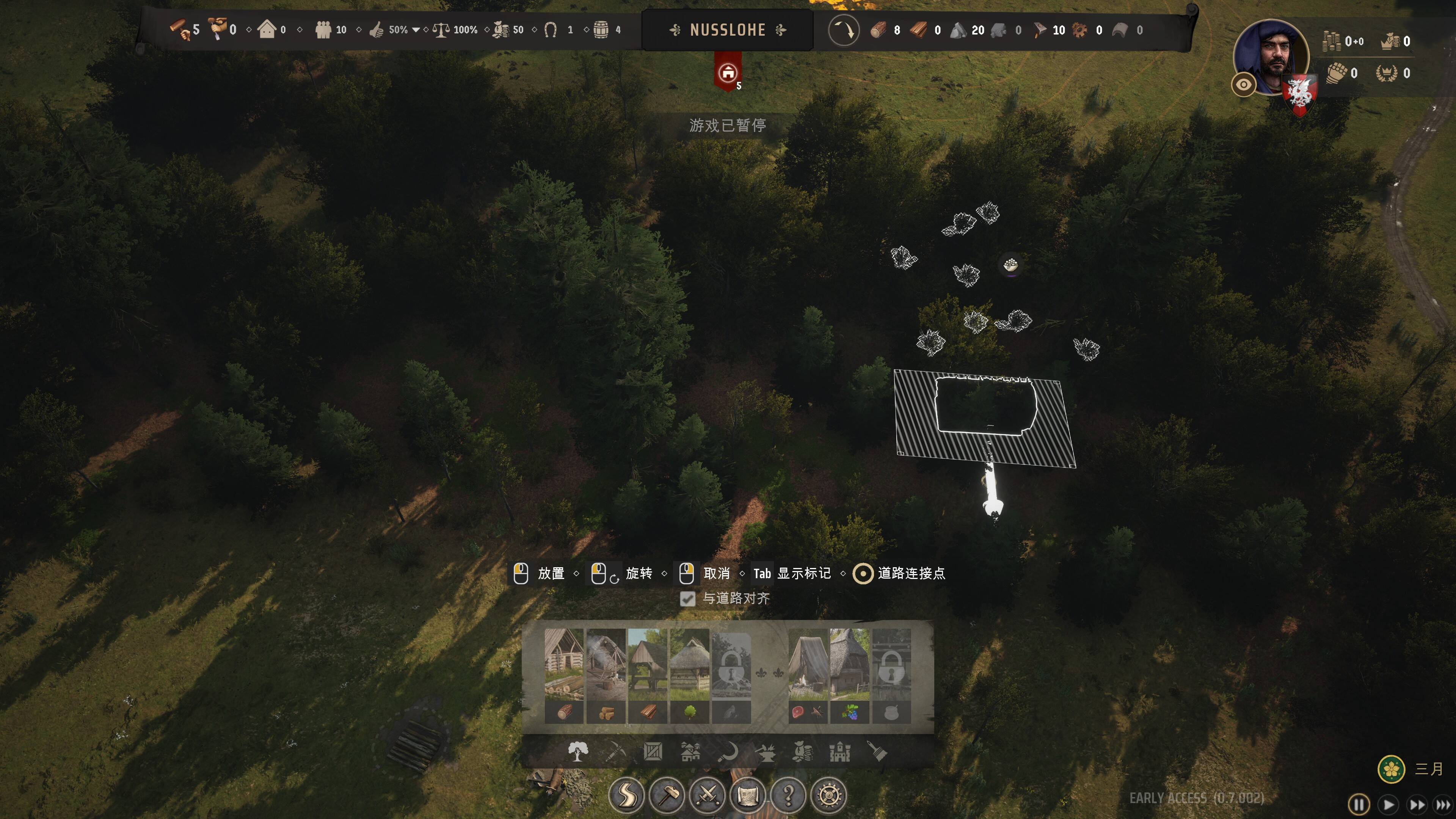This screenshot has height=819, width=1456.
Task: Open the gear-wheel settings menu
Action: point(829,795)
